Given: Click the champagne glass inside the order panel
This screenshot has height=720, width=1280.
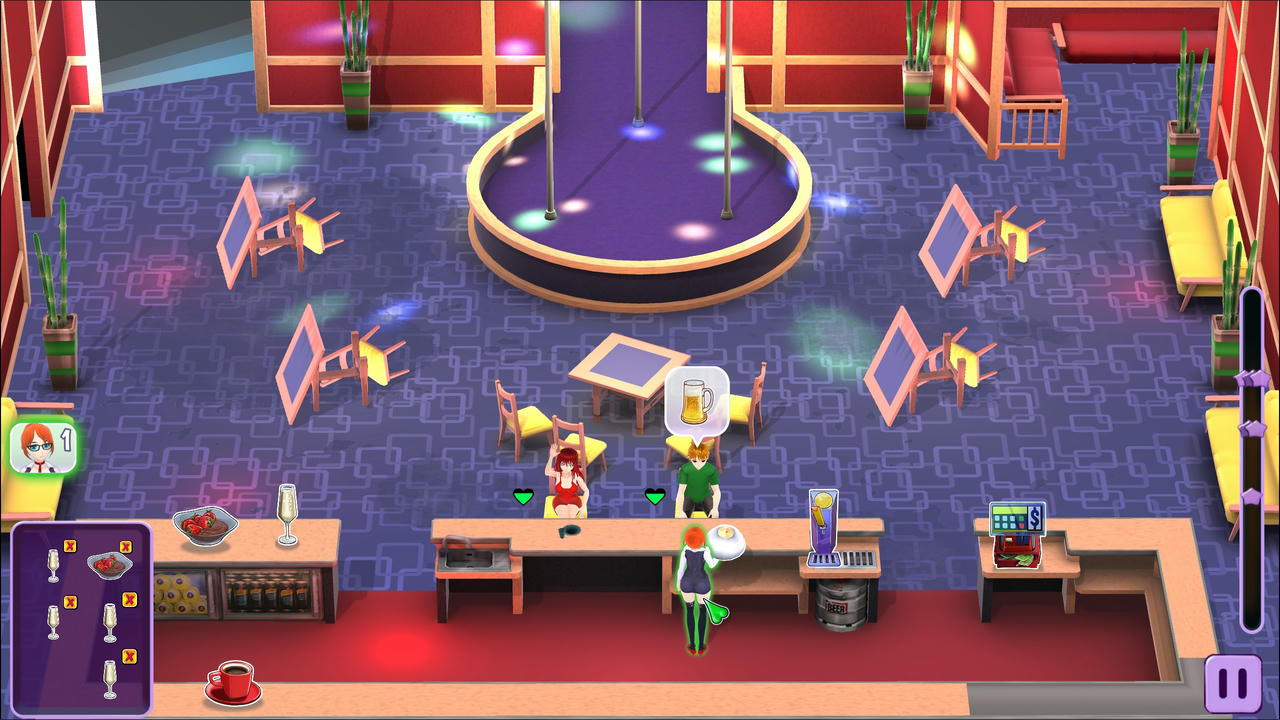Looking at the screenshot, I should (54, 566).
